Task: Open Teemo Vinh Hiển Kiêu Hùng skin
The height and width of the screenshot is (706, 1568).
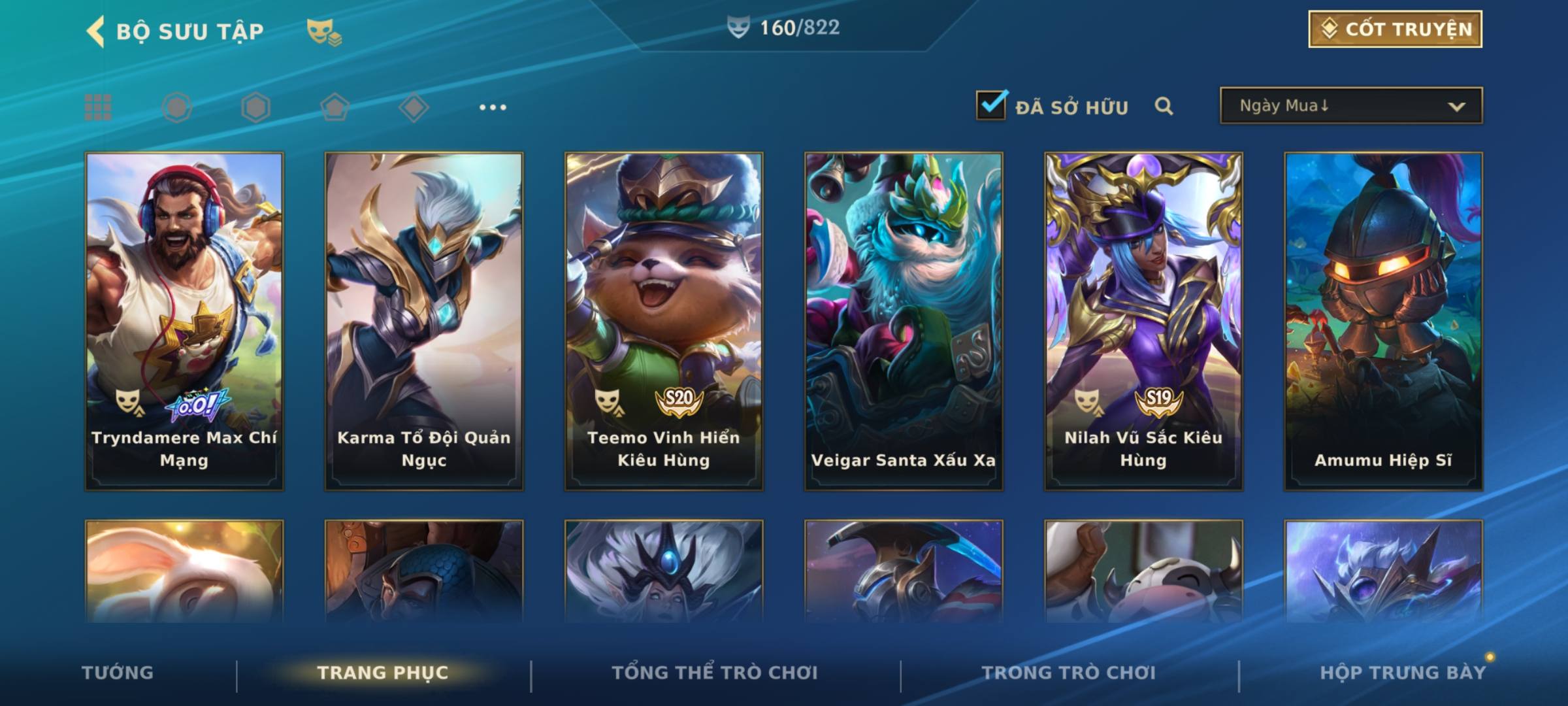Action: pyautogui.click(x=664, y=321)
